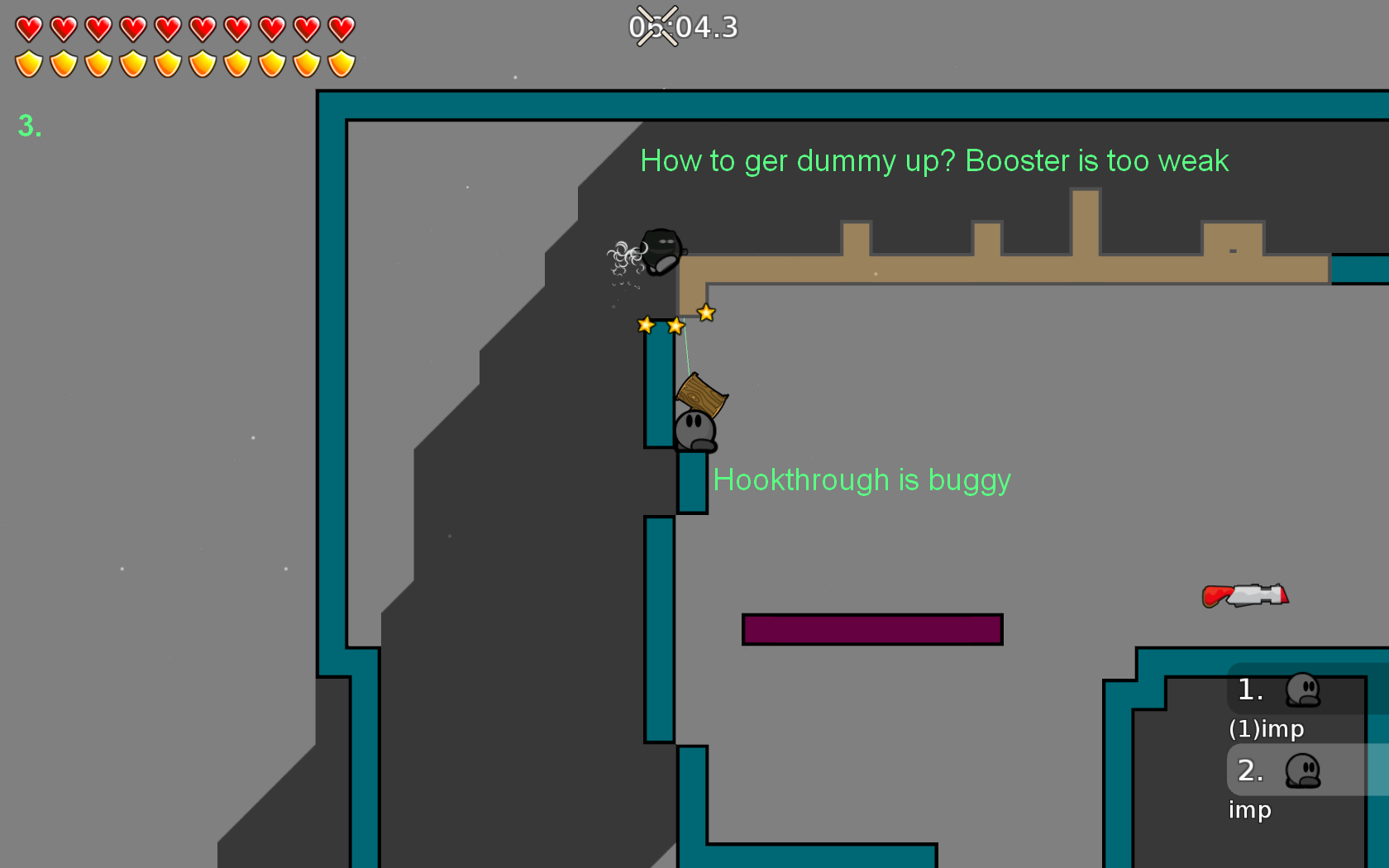Click the leftmost golden star effect

pyautogui.click(x=646, y=323)
